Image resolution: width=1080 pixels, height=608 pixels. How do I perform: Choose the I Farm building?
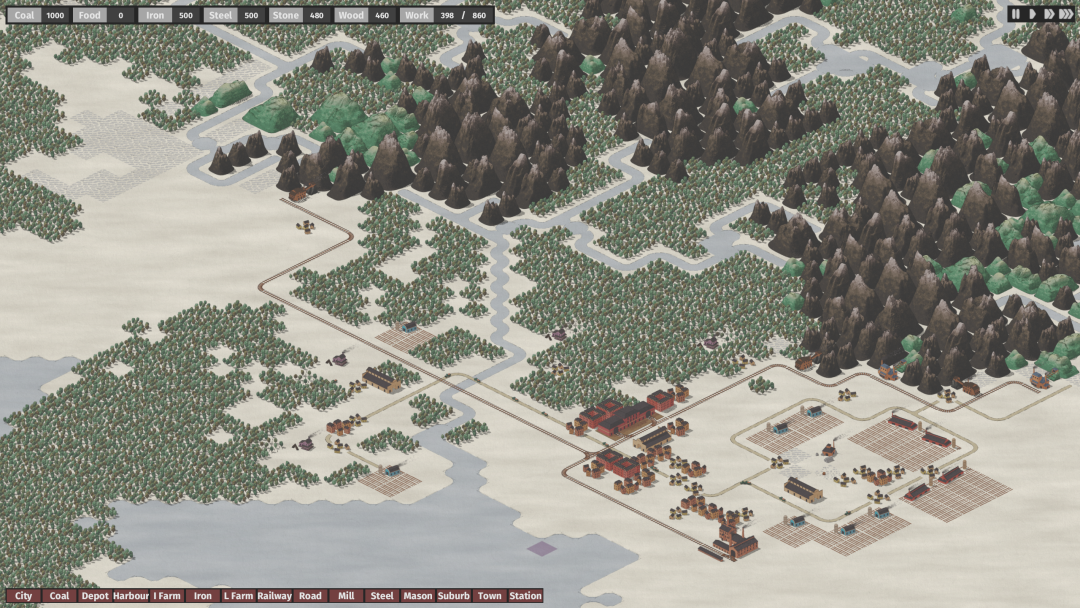point(167,596)
